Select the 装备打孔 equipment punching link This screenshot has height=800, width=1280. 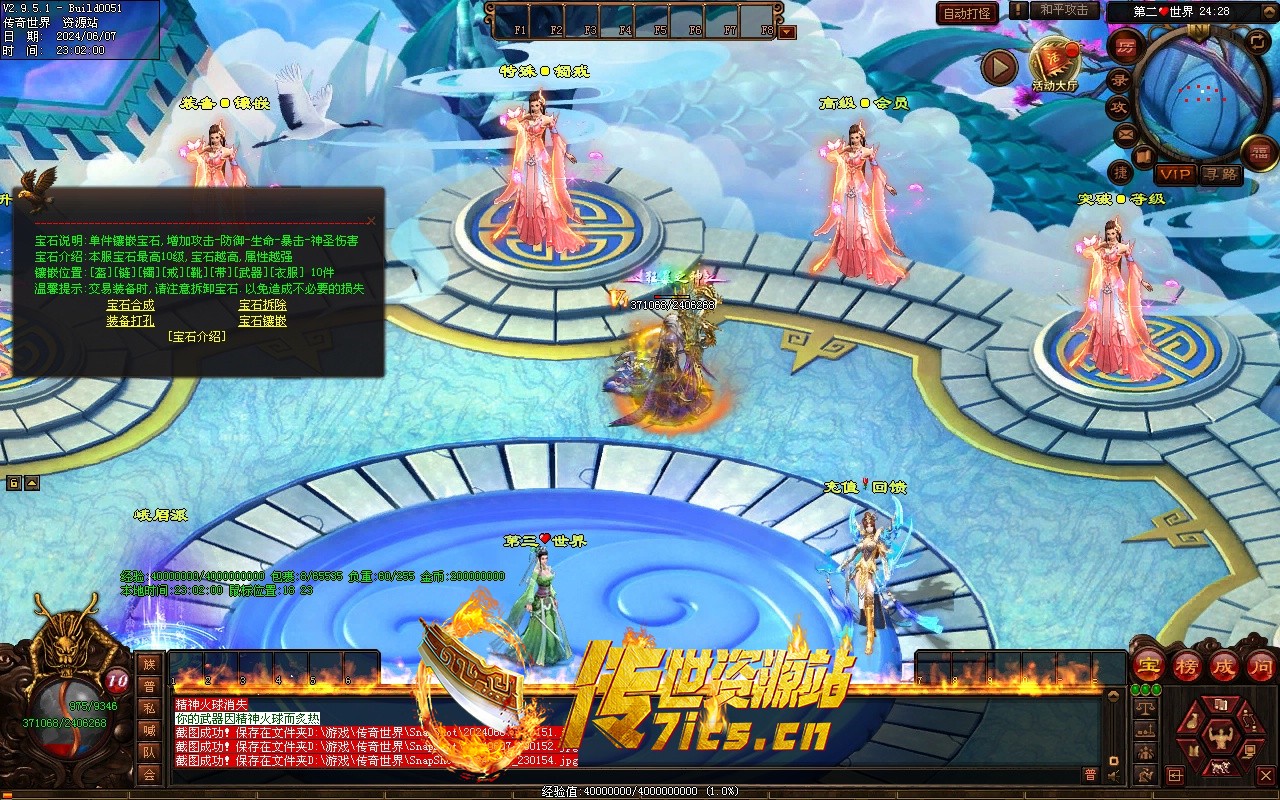[130, 321]
